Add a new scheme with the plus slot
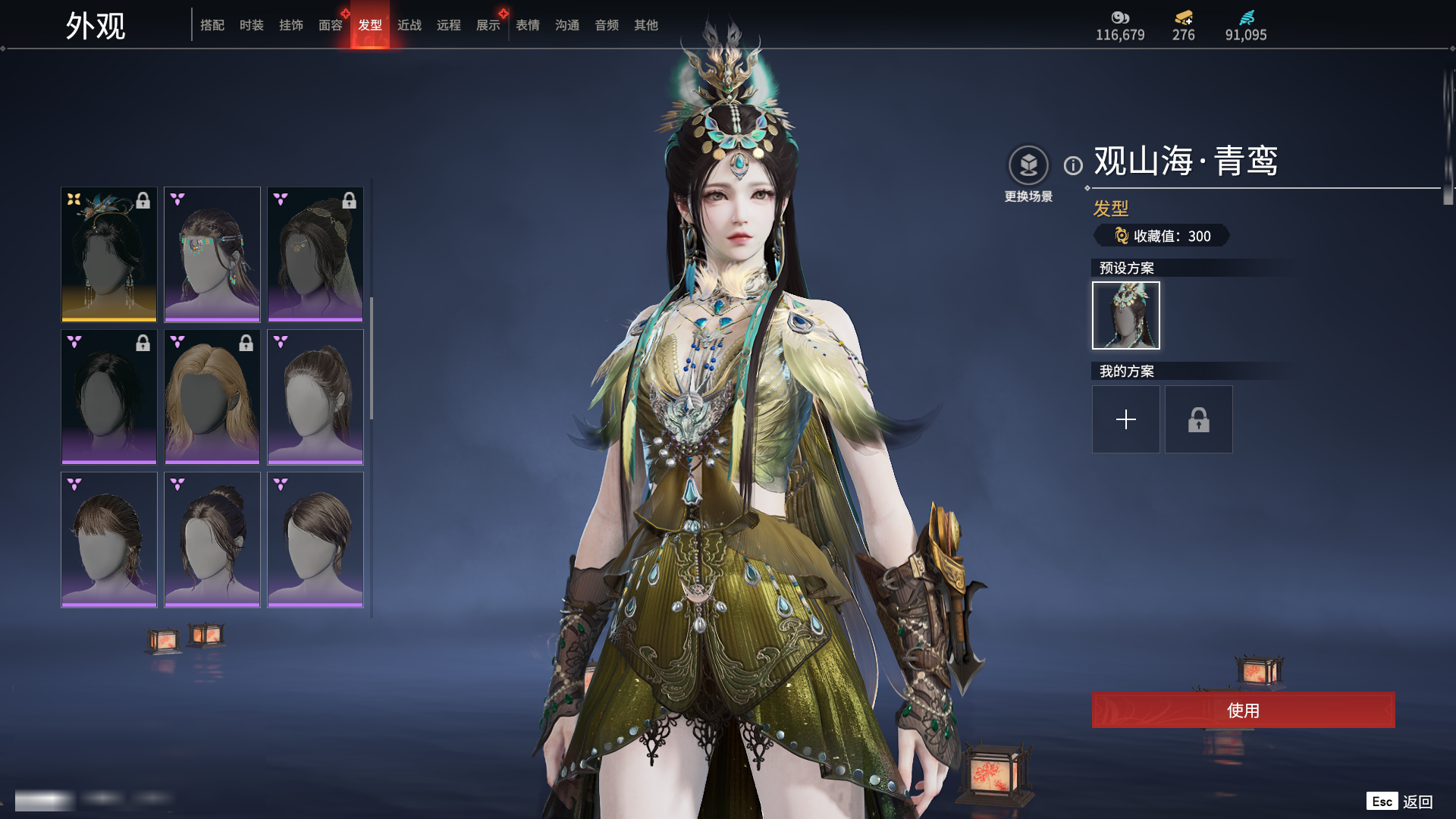 click(1125, 419)
